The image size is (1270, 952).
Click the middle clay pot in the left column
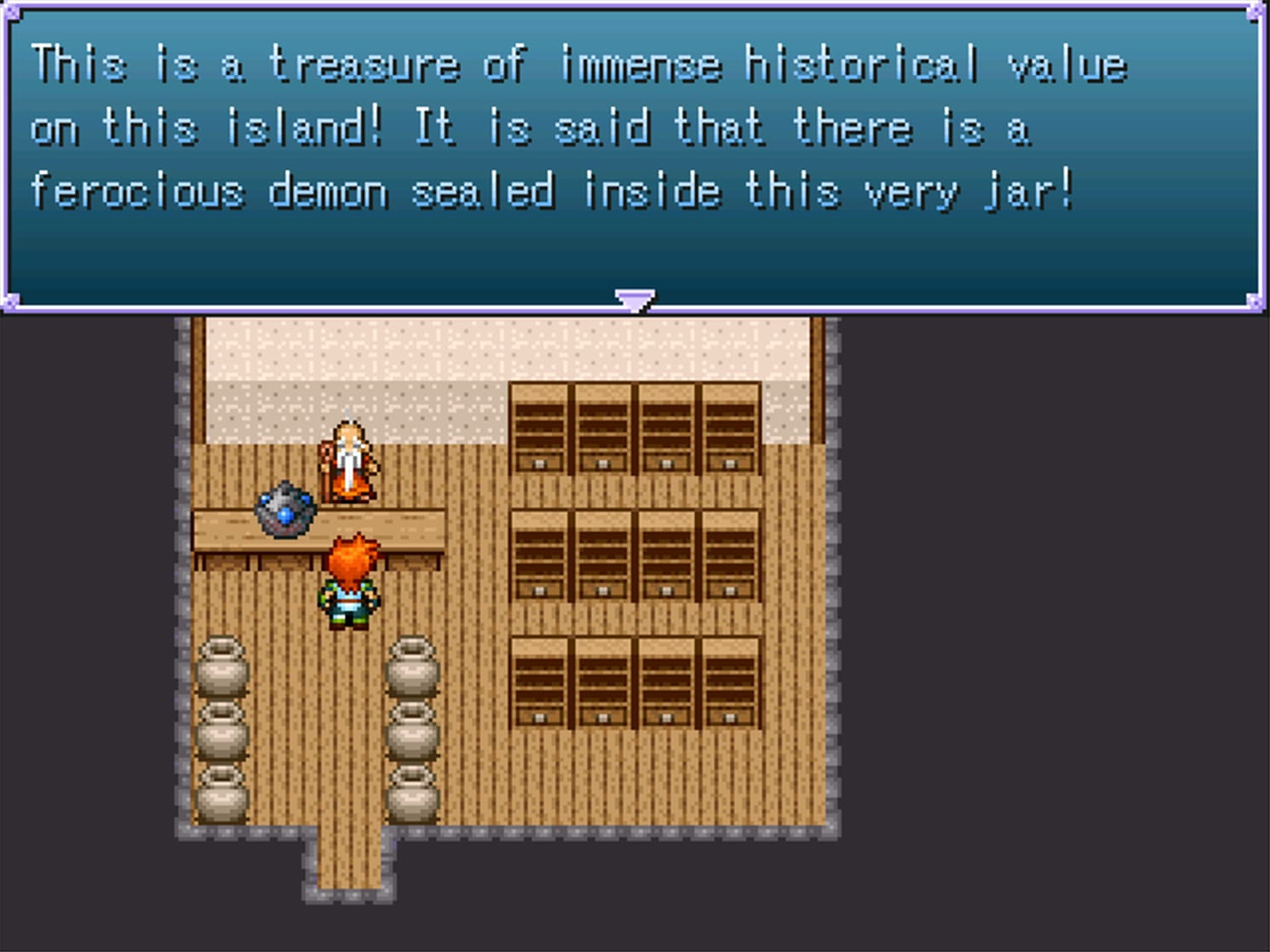tap(223, 728)
